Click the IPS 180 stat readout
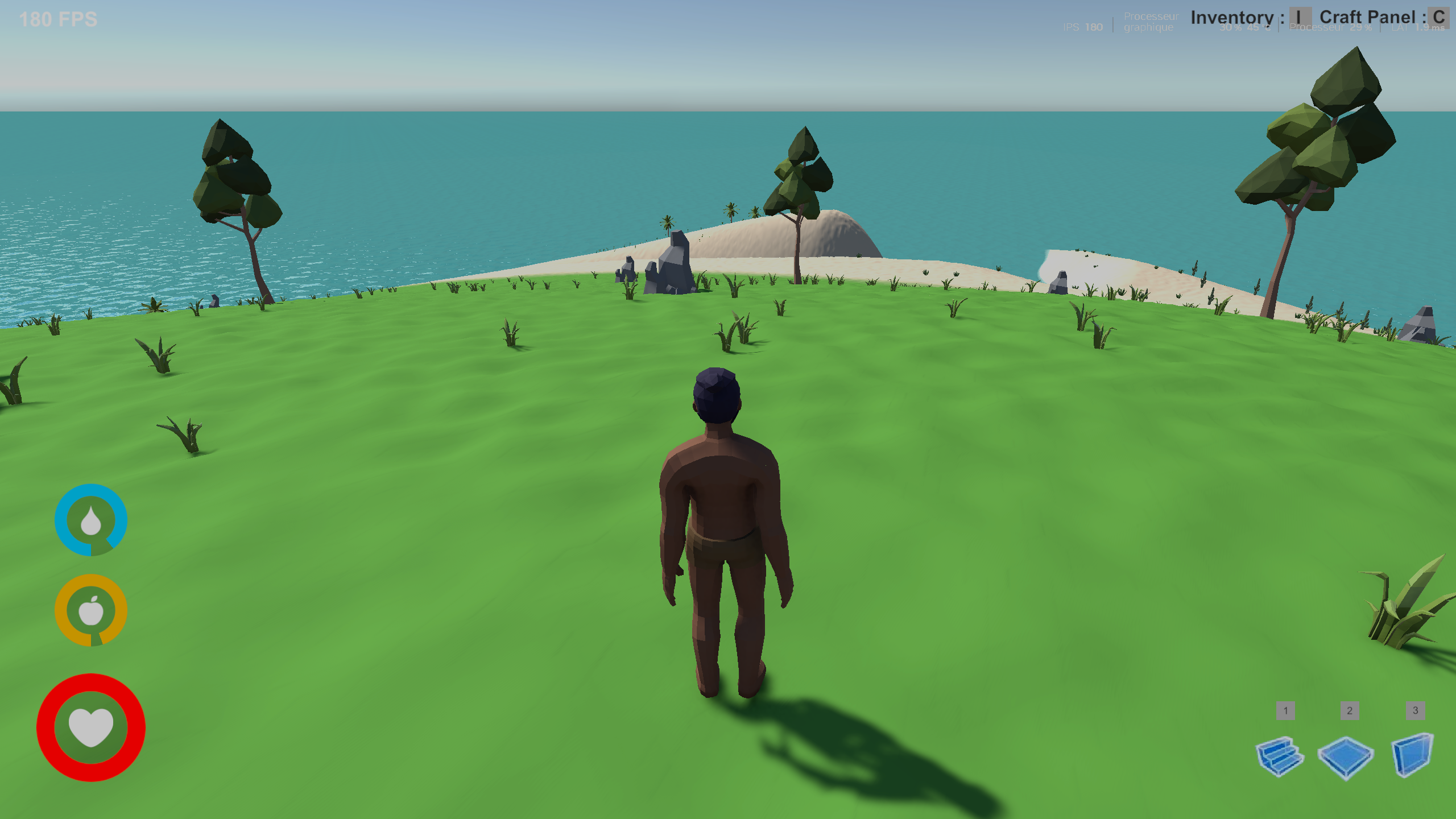 (x=1082, y=27)
